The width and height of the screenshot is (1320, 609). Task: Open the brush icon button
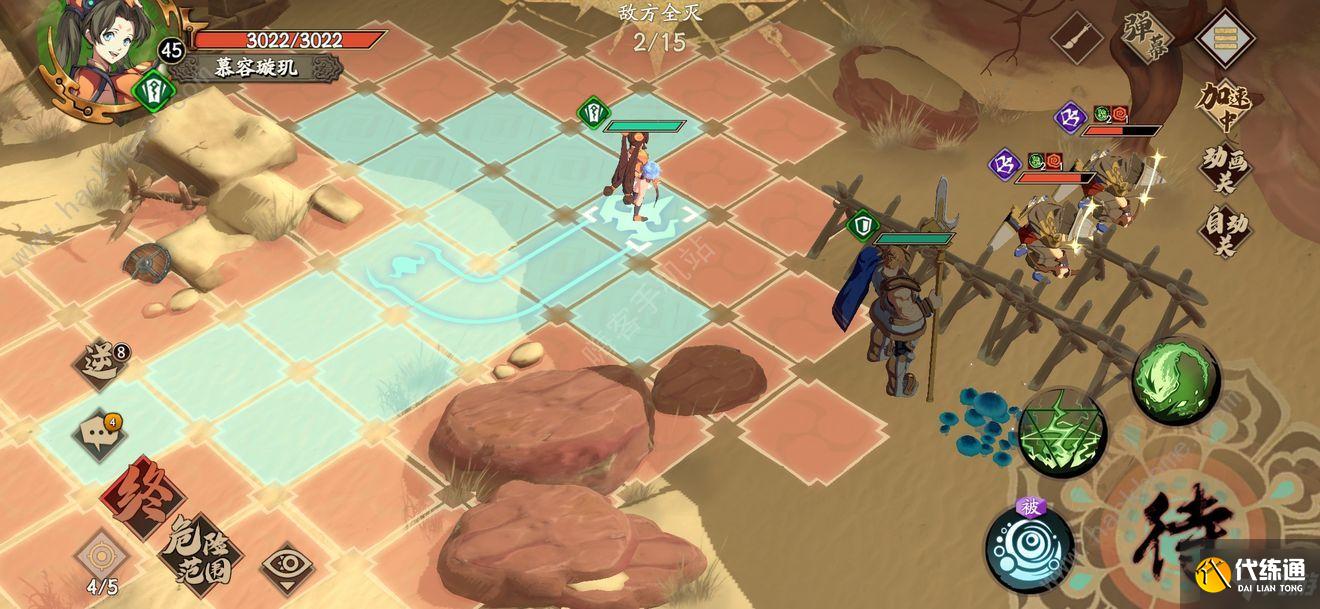click(x=1077, y=40)
